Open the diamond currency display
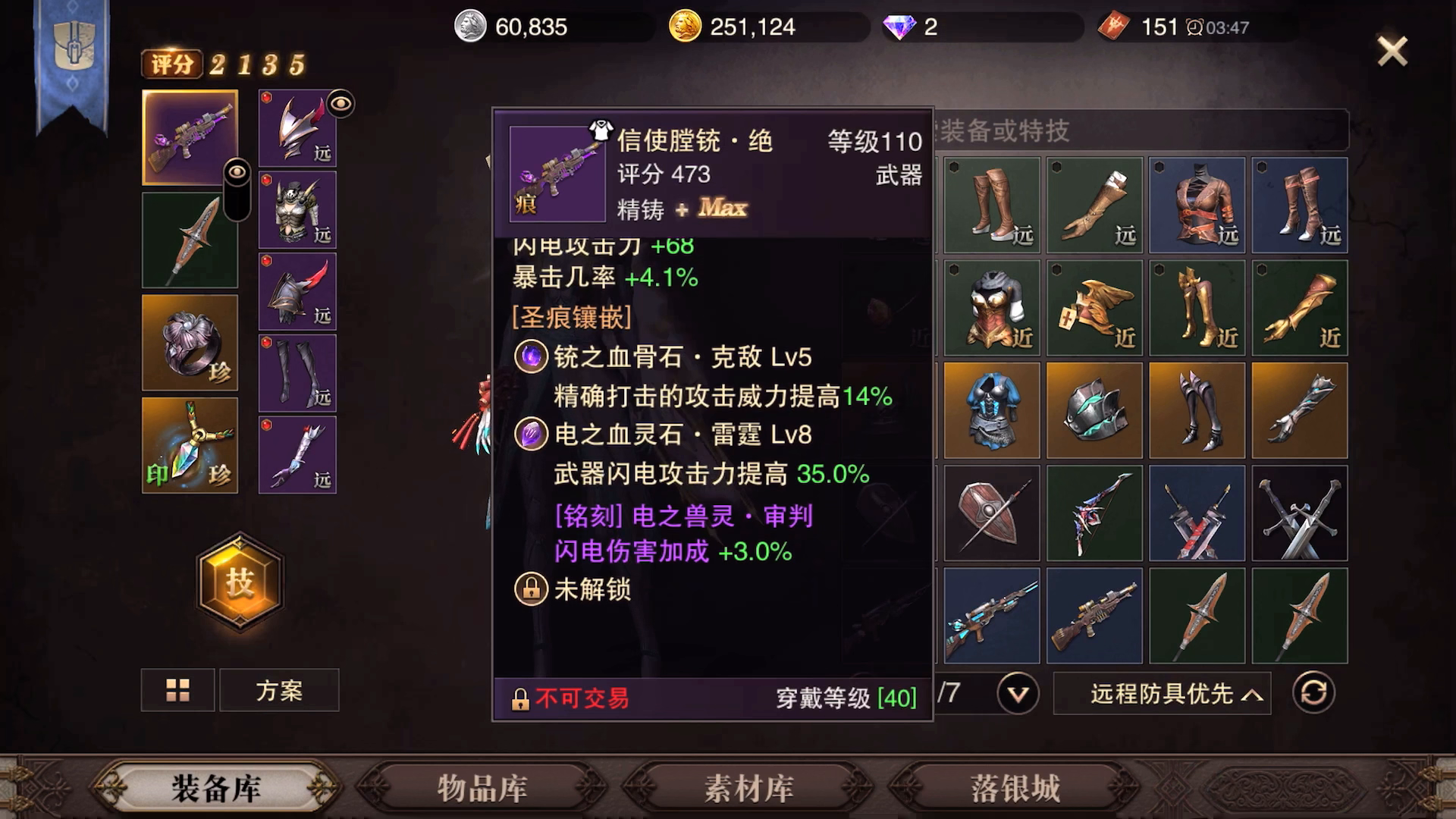The image size is (1456, 819). 899,27
